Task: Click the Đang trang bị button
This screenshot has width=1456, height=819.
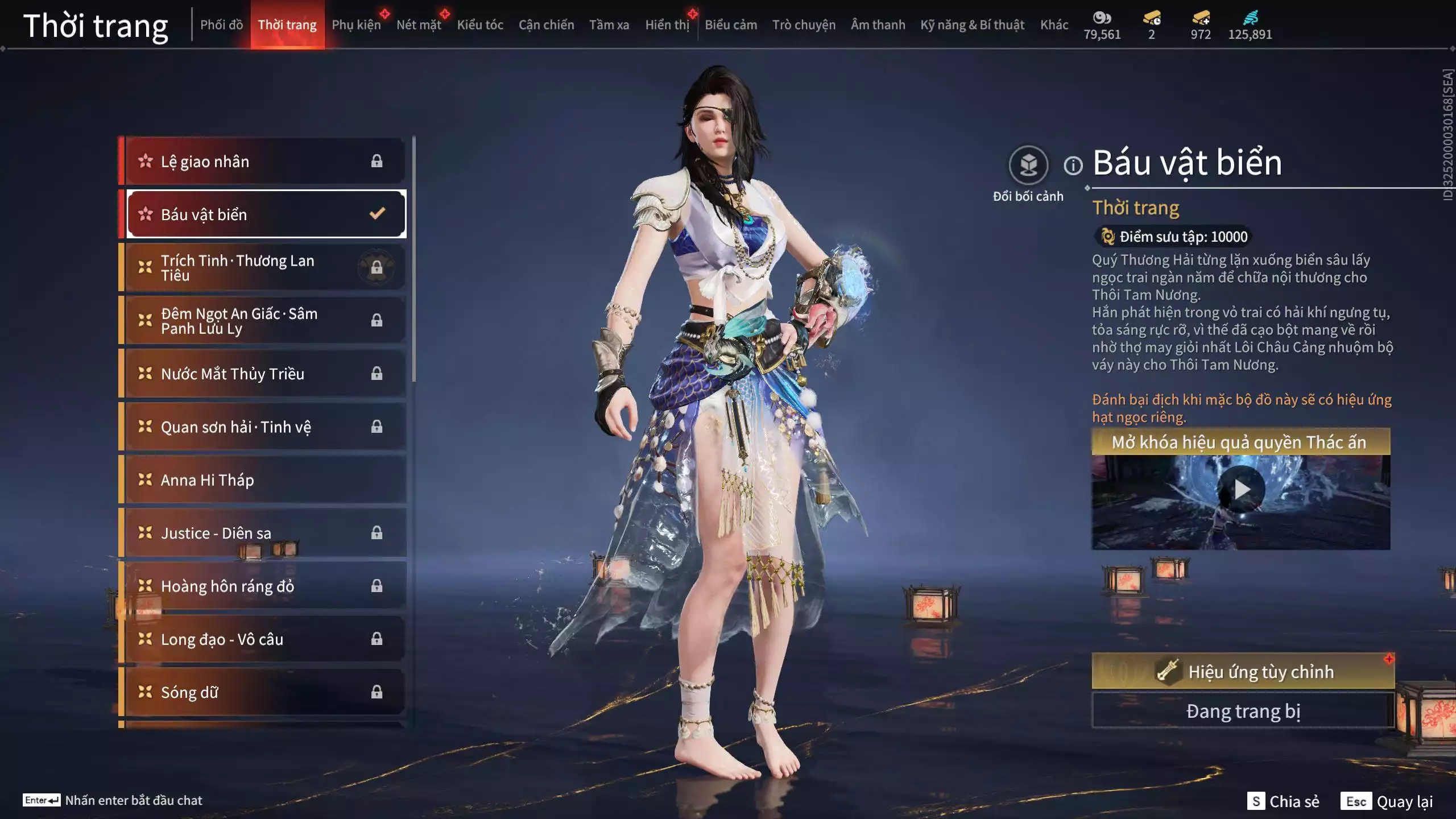Action: [1243, 712]
